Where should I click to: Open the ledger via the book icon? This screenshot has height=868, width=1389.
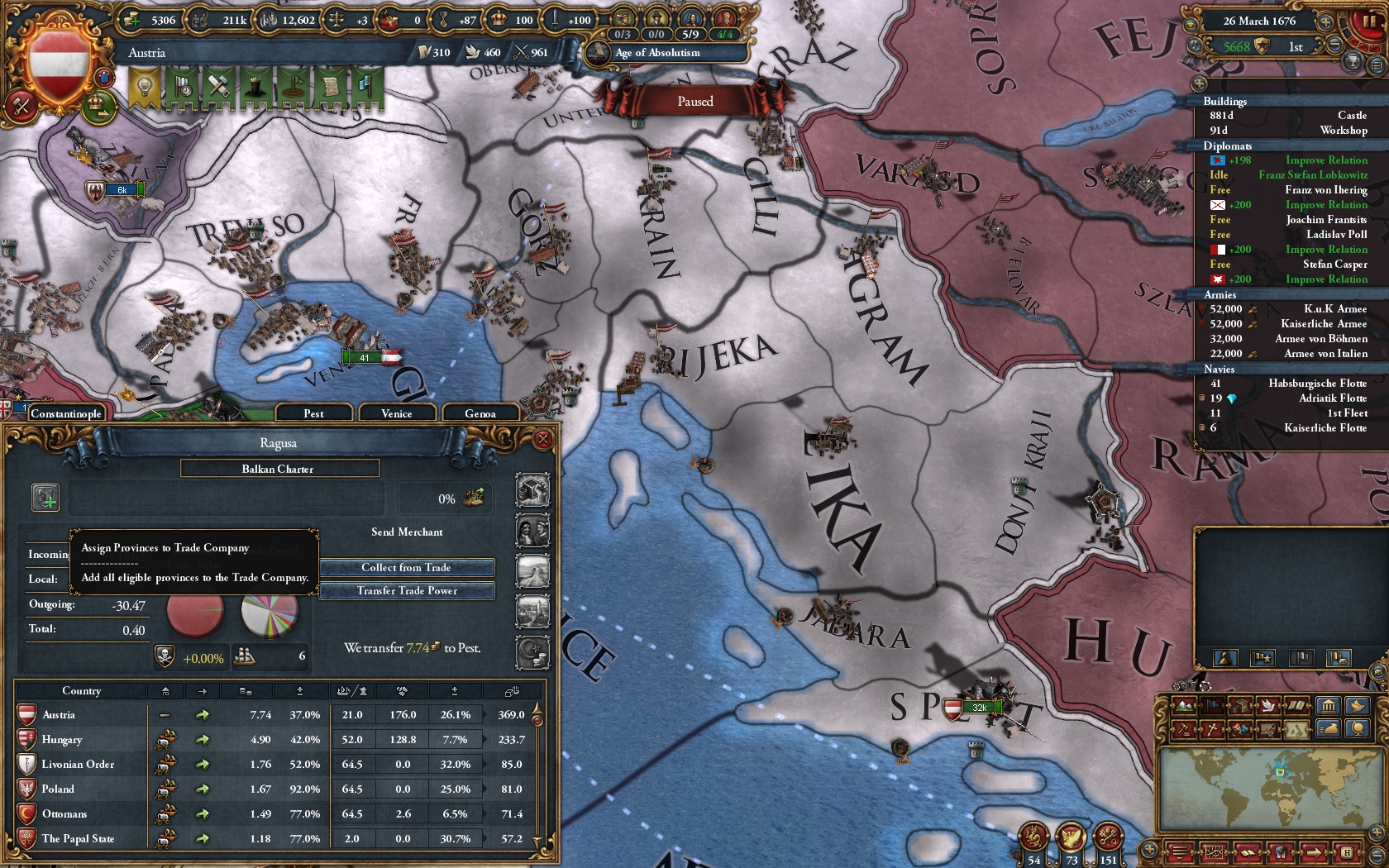pyautogui.click(x=1248, y=852)
